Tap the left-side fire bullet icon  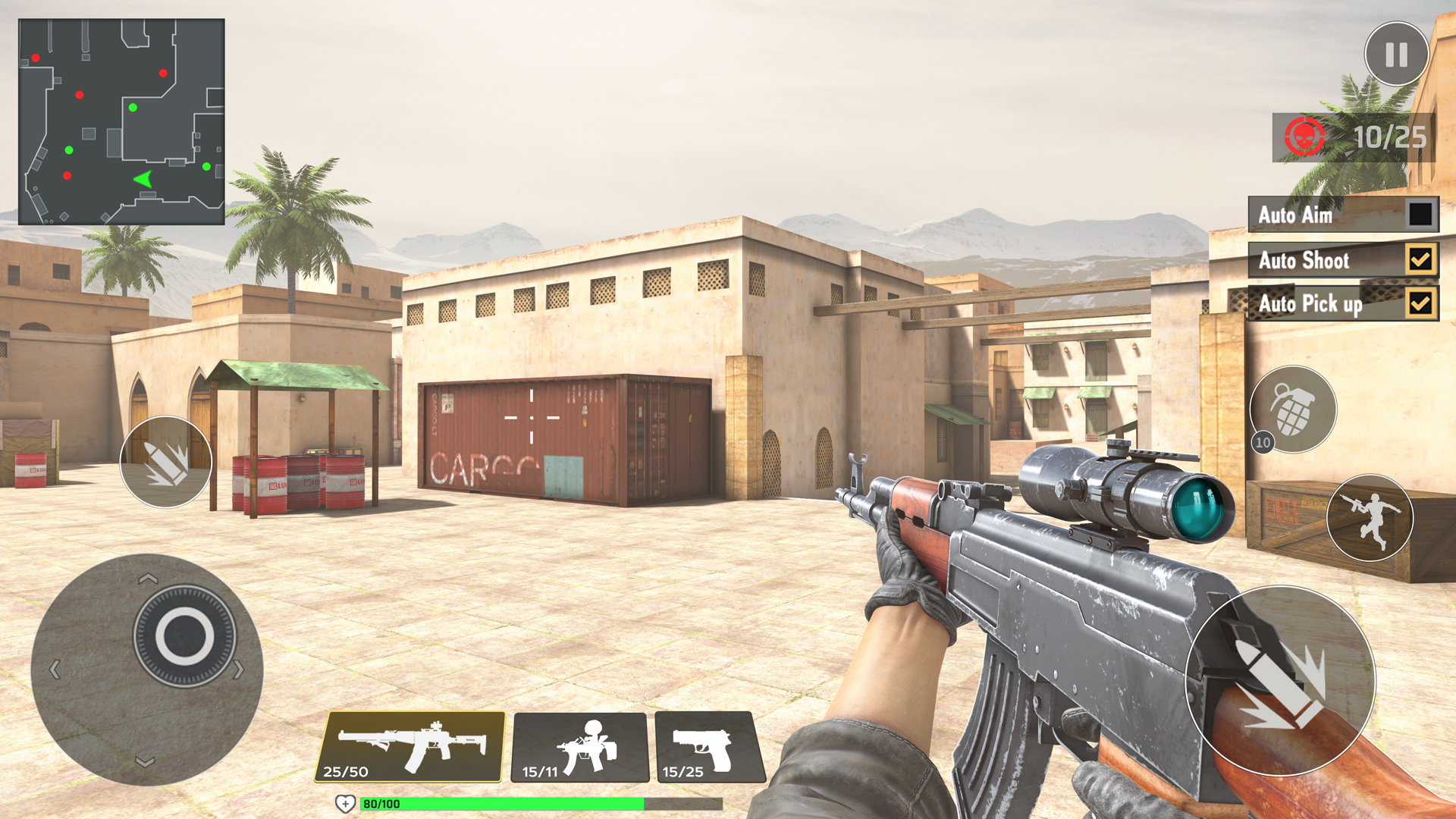point(166,463)
